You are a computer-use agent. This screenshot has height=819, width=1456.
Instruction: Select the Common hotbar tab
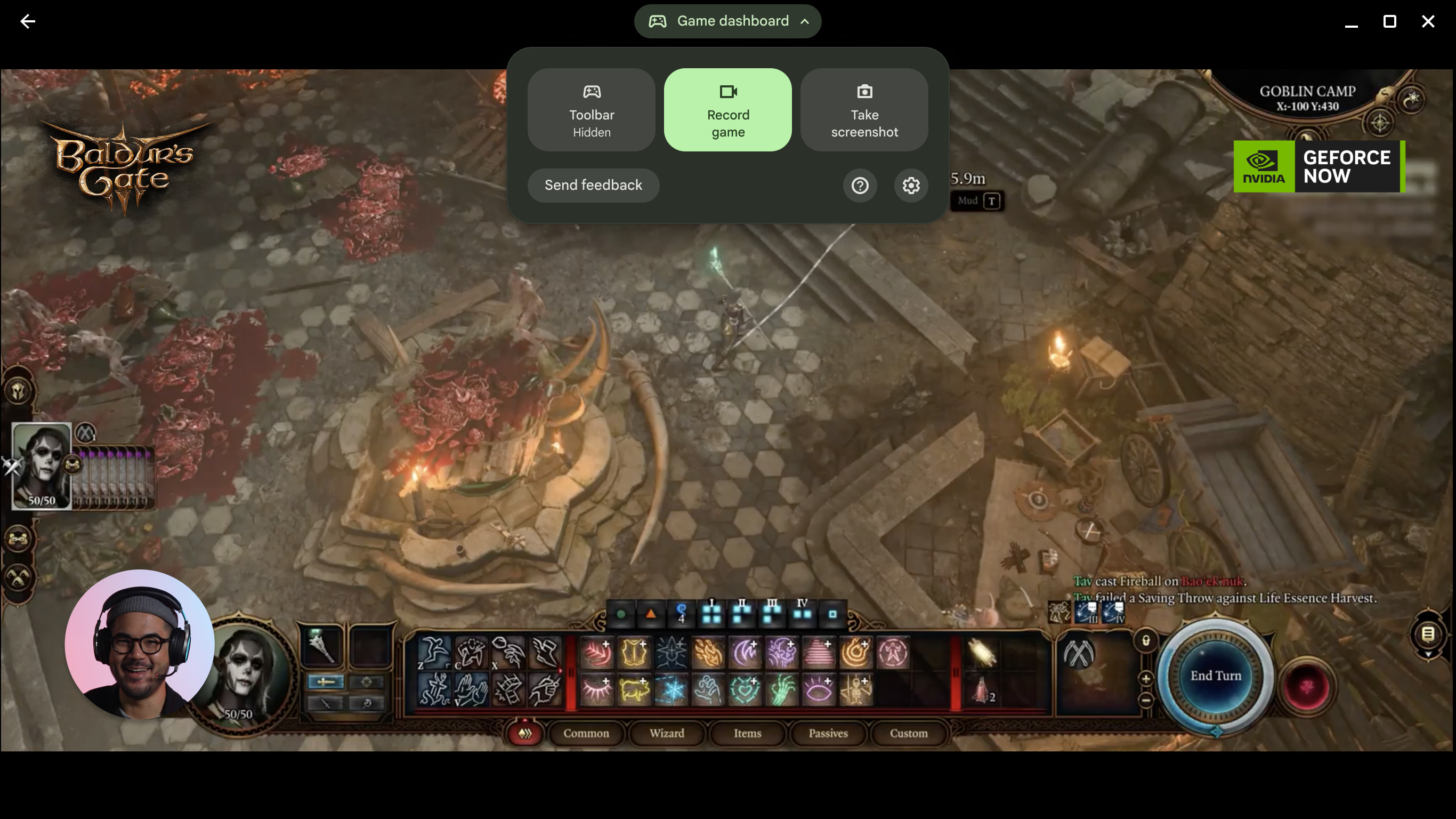pyautogui.click(x=586, y=733)
